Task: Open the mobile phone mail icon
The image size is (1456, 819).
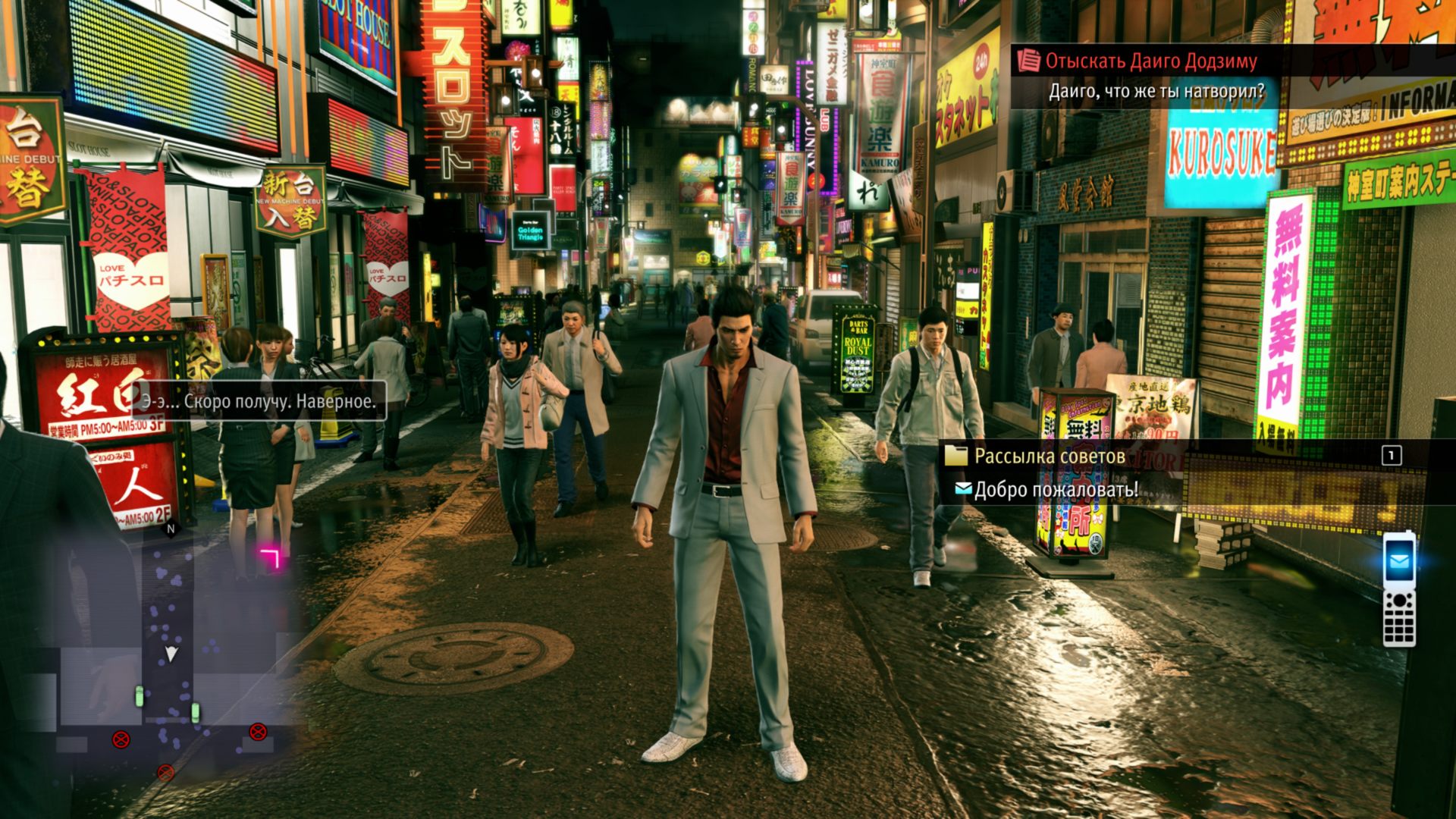Action: tap(1399, 562)
